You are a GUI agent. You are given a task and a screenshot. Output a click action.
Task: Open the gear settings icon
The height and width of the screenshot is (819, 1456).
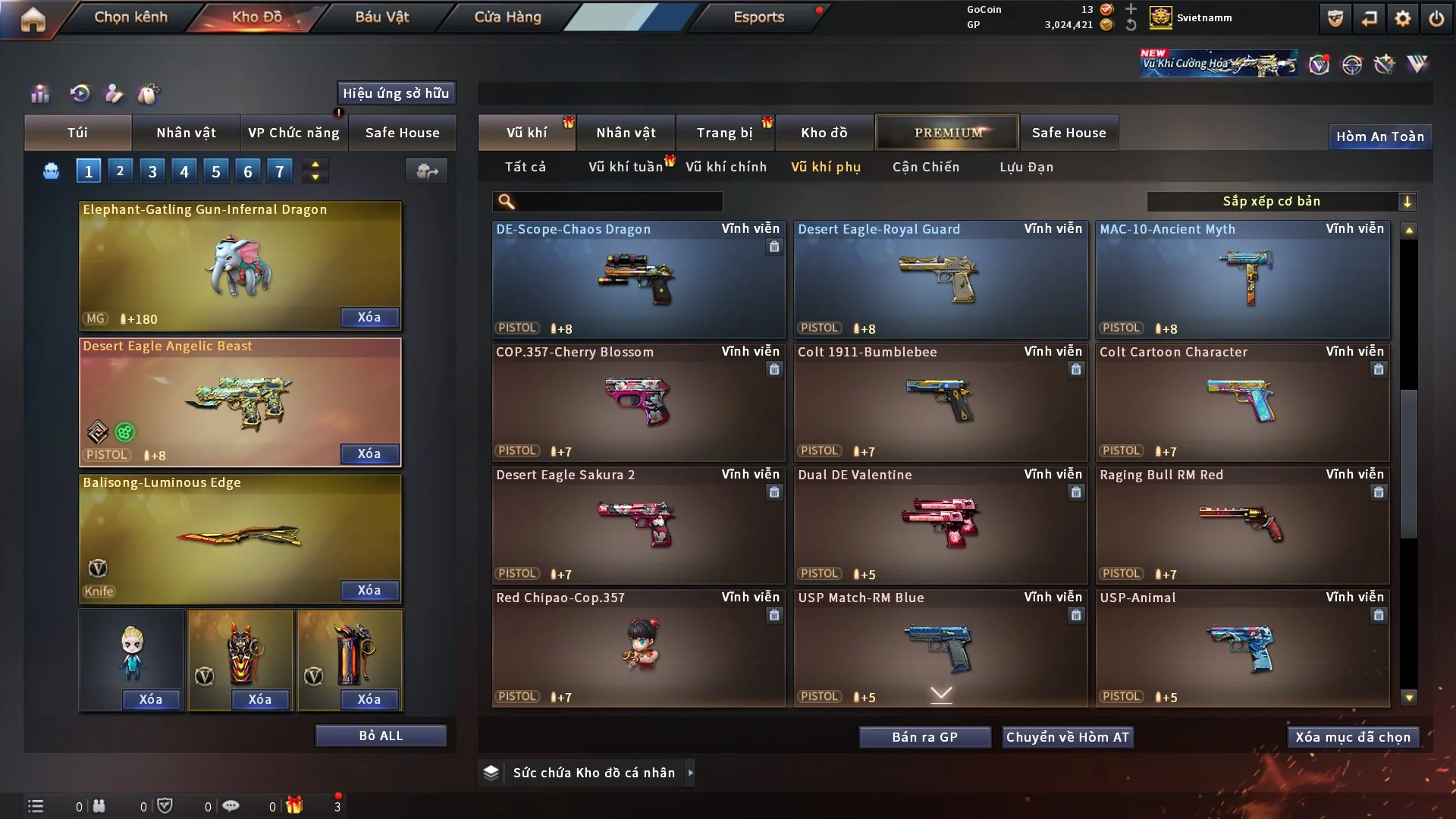pyautogui.click(x=1402, y=18)
